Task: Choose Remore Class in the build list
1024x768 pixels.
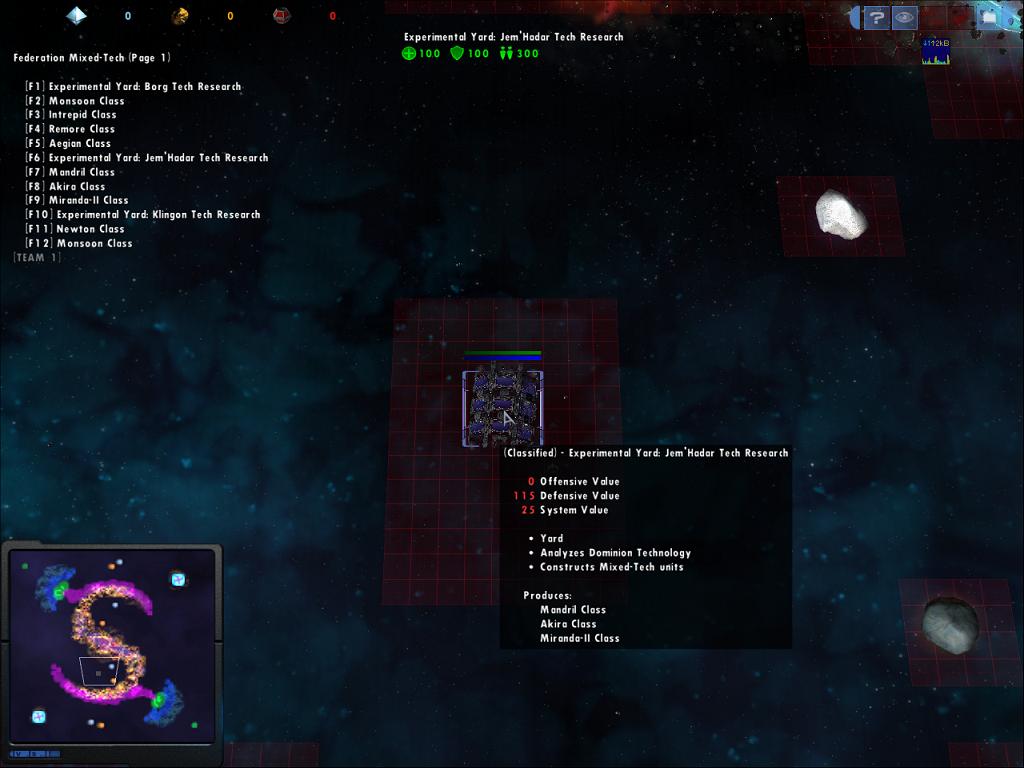Action: (81, 129)
